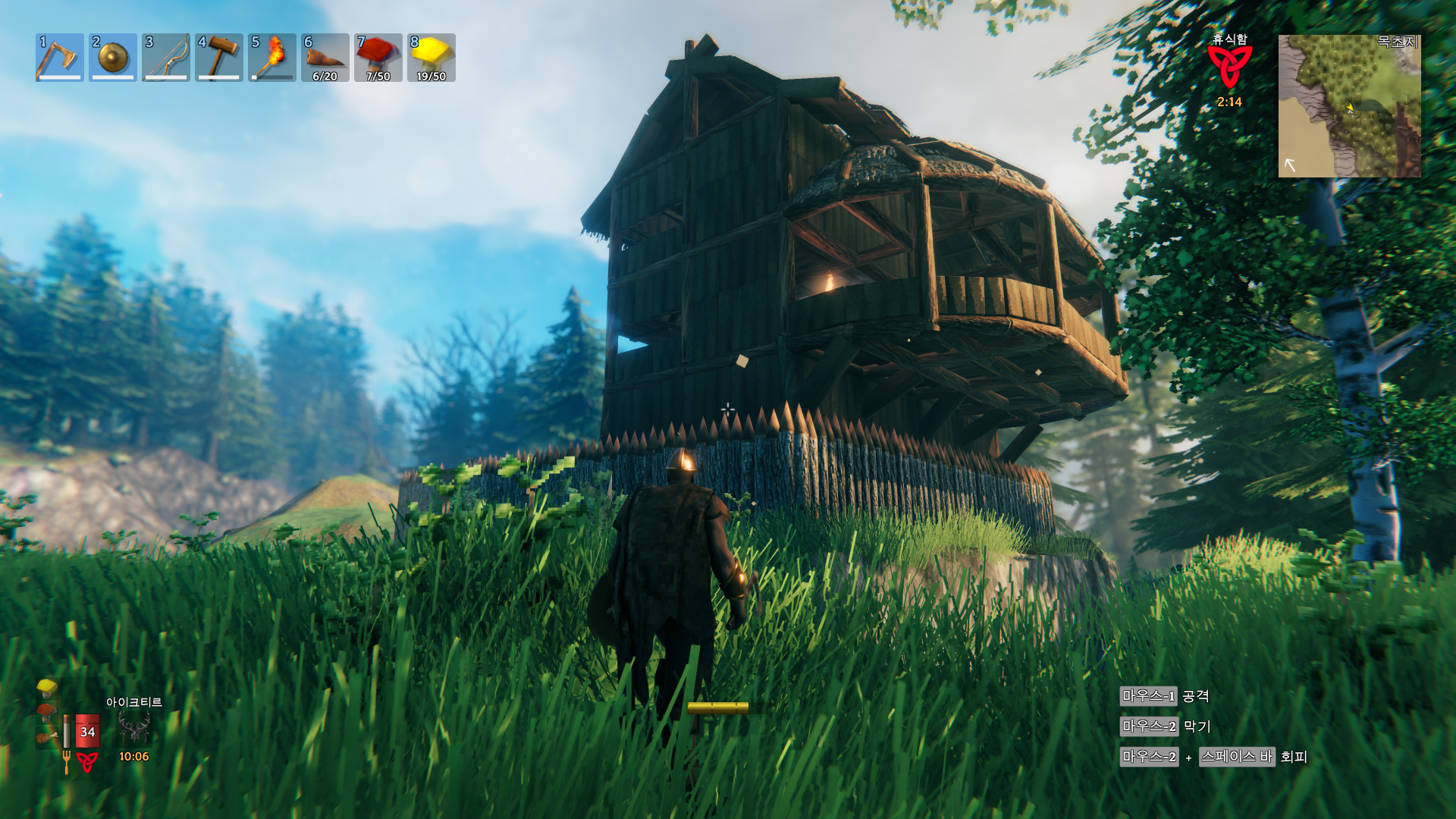
Task: Select the wooden hammer slot
Action: tap(219, 58)
